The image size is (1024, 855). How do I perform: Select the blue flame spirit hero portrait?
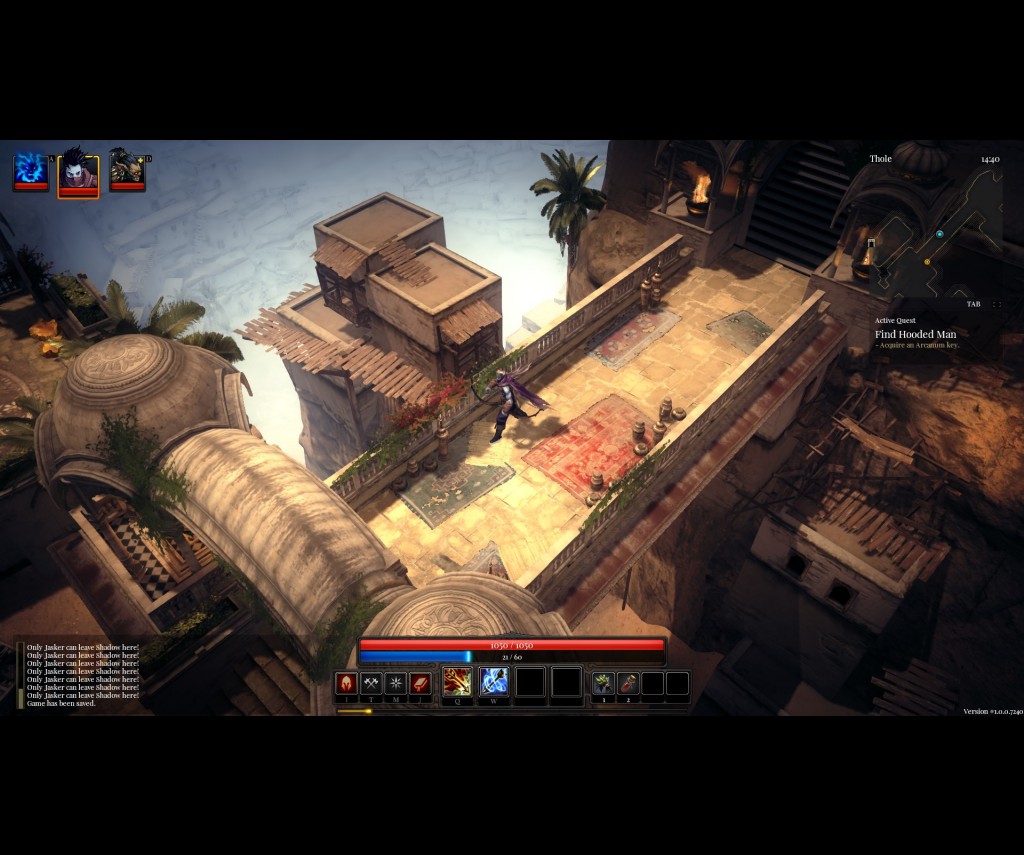[x=30, y=170]
